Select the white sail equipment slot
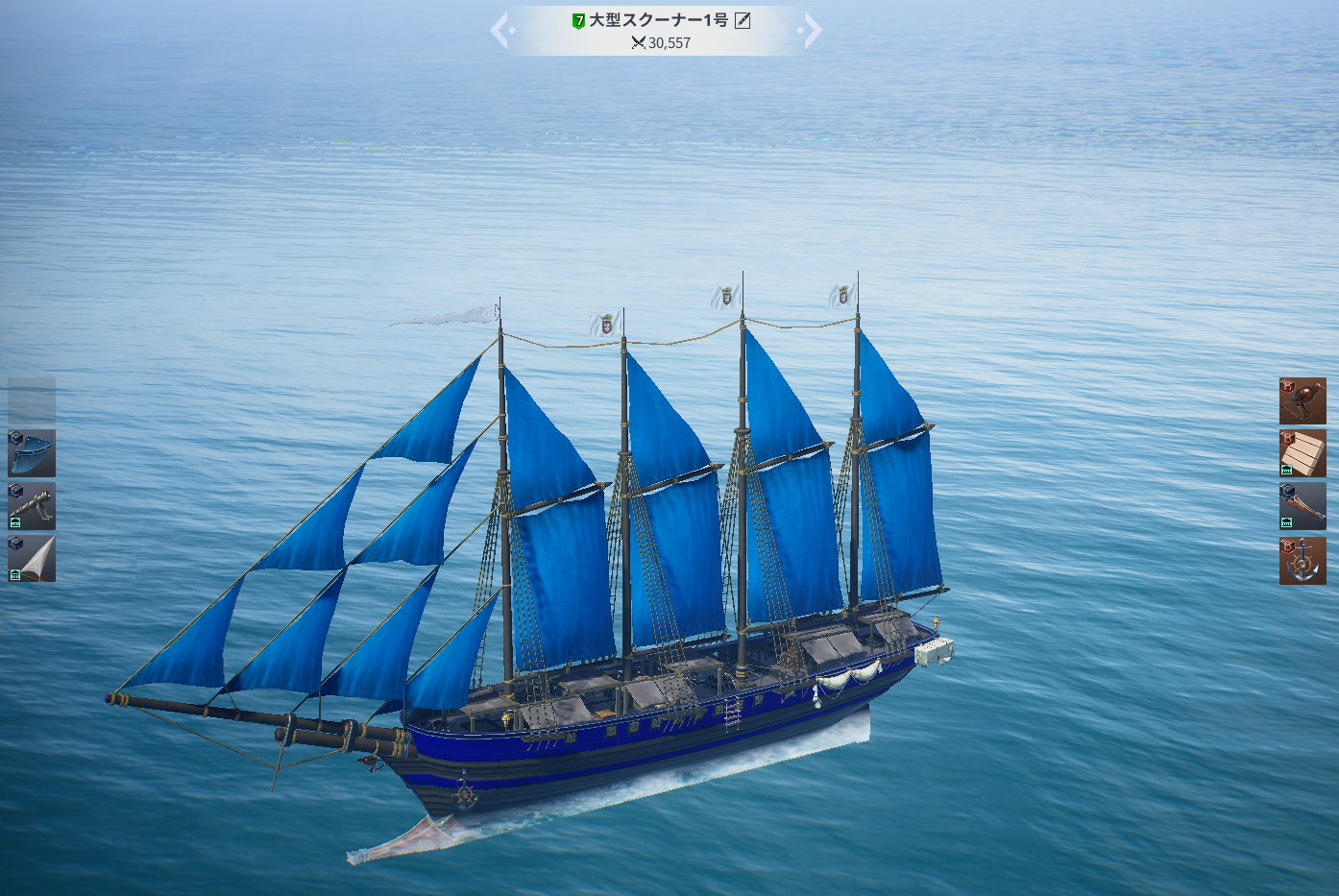 click(x=32, y=559)
